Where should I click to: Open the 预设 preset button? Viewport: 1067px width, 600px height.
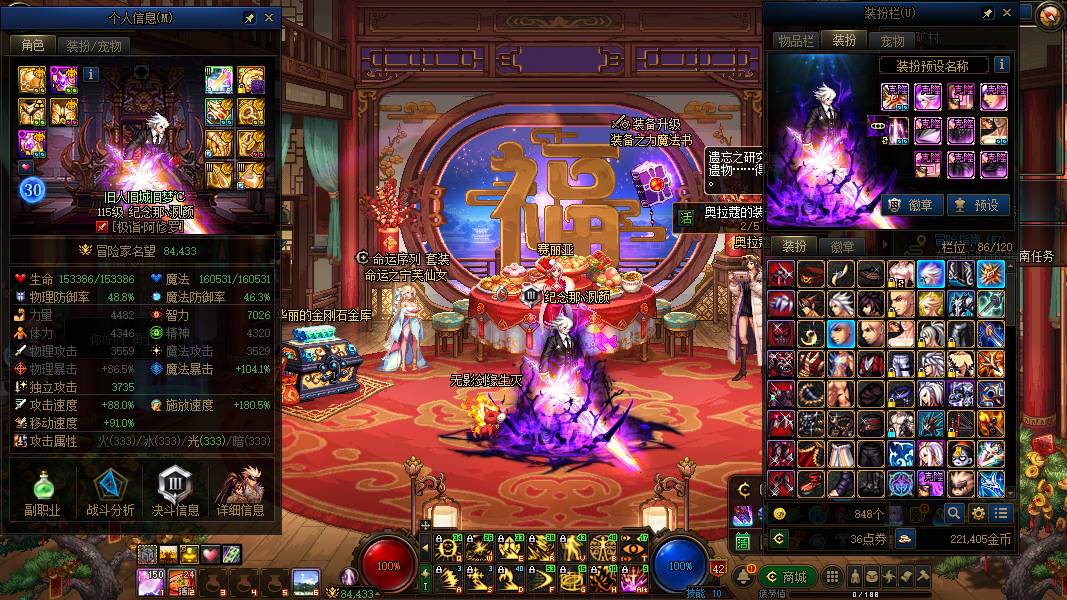pos(977,204)
